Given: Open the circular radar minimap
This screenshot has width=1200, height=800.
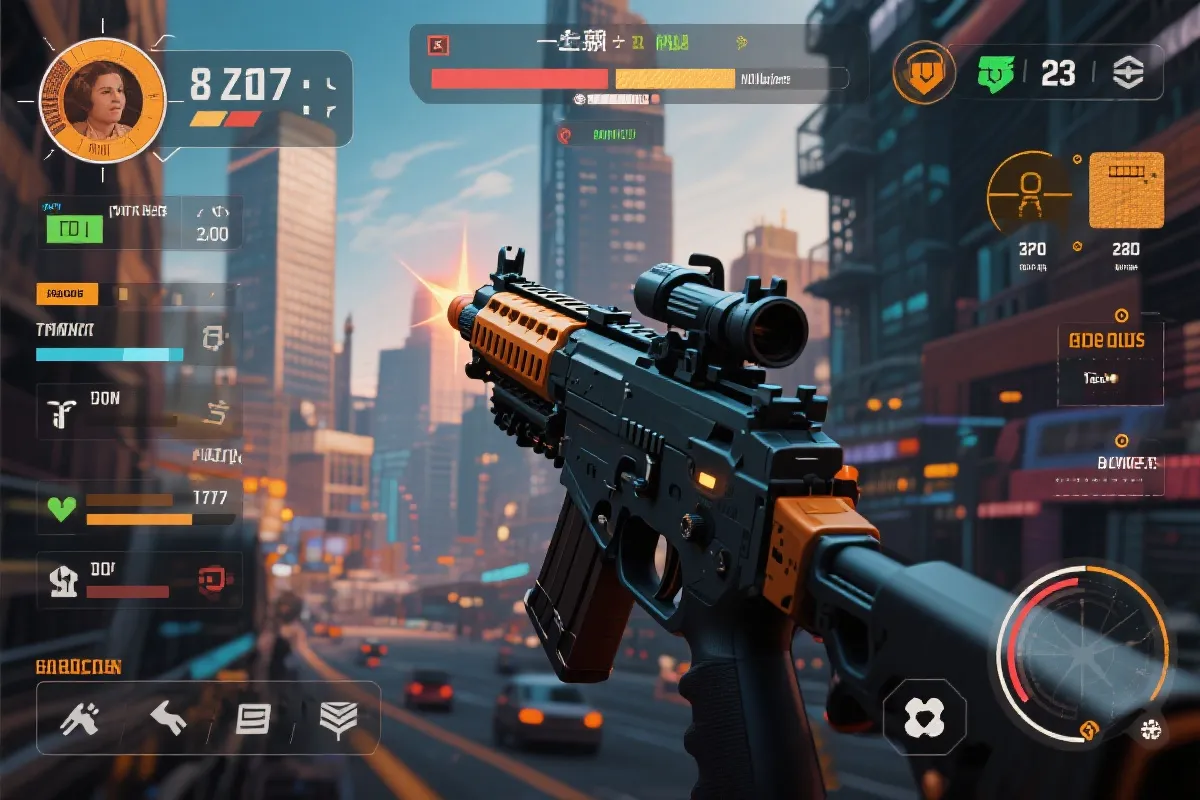Looking at the screenshot, I should [1082, 654].
